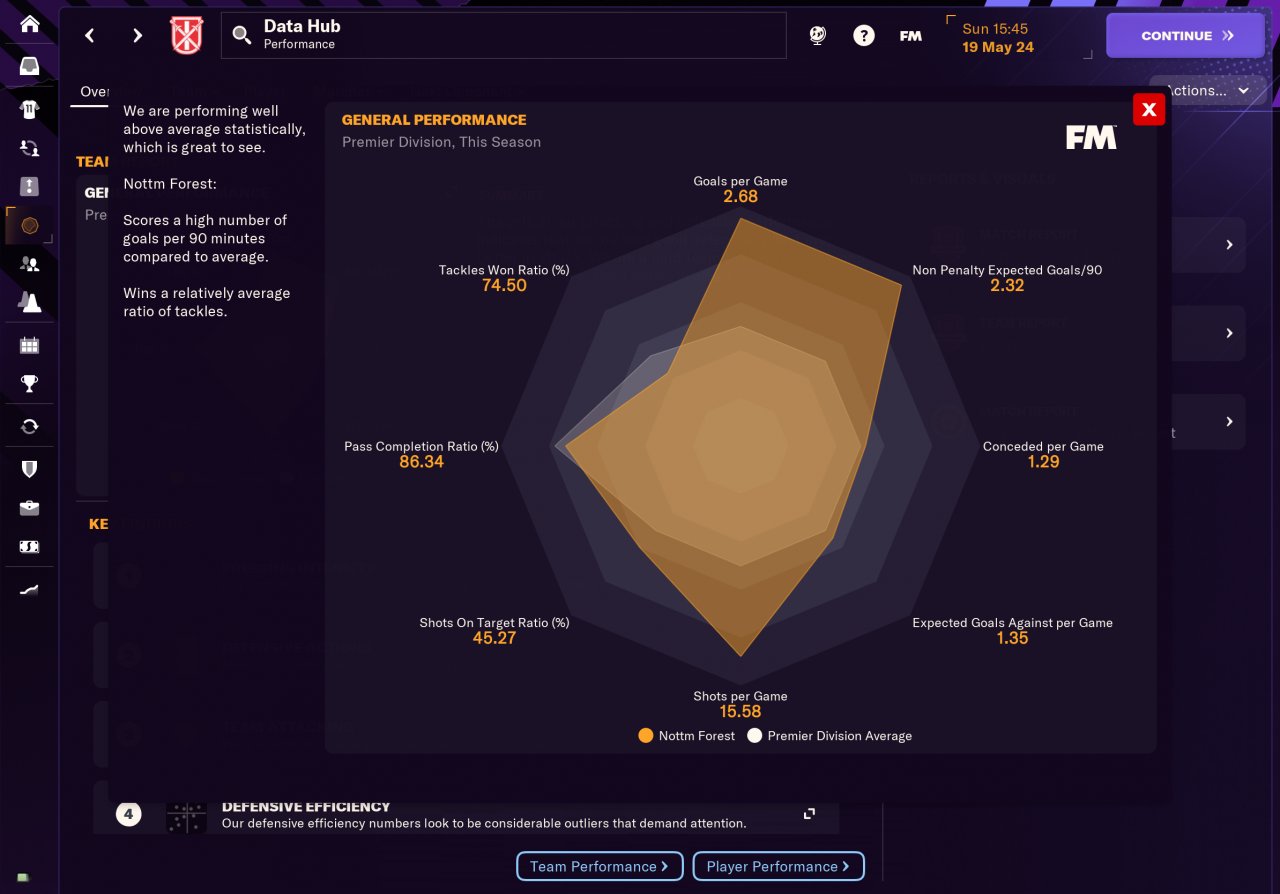This screenshot has height=894, width=1280.
Task: Open the trophy Competitions icon
Action: point(30,384)
